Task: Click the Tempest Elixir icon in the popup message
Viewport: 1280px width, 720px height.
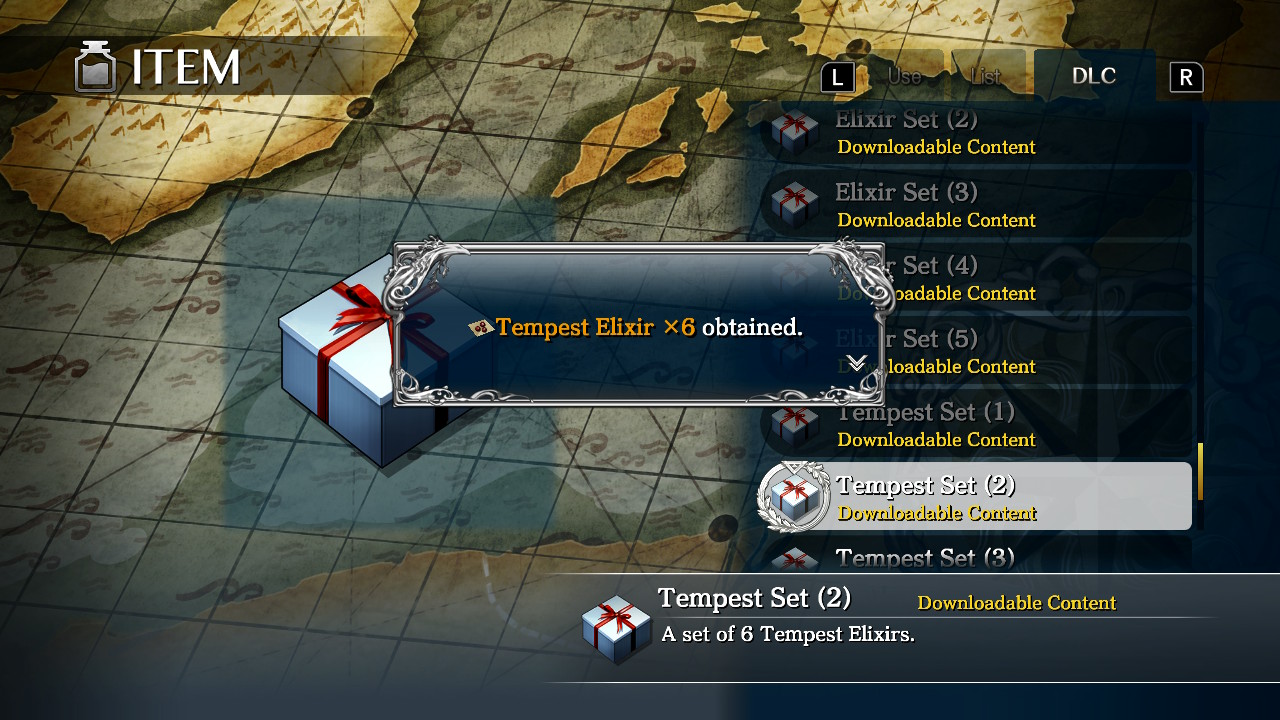Action: pyautogui.click(x=482, y=327)
